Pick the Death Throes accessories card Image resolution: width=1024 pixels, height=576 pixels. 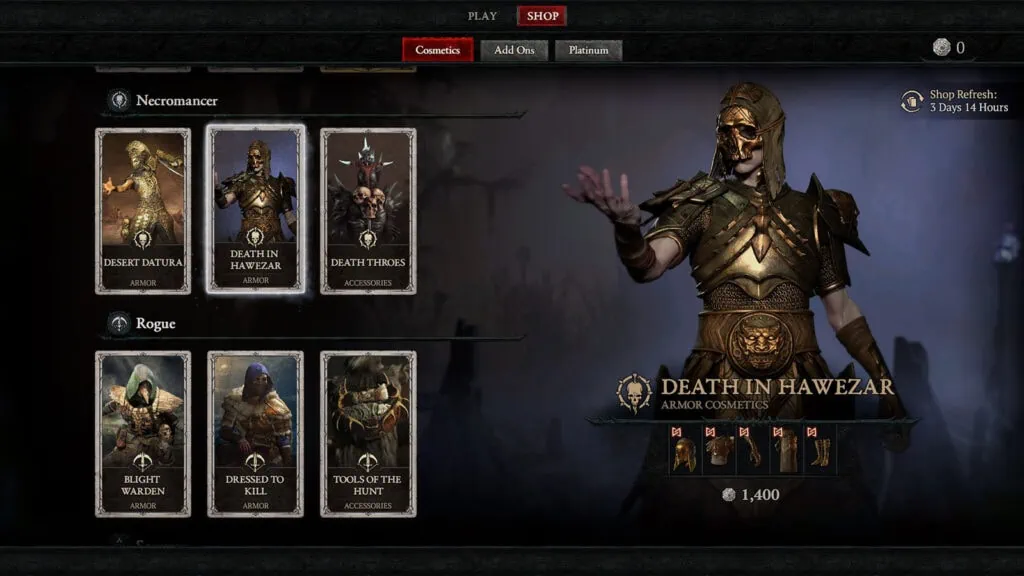coord(368,210)
